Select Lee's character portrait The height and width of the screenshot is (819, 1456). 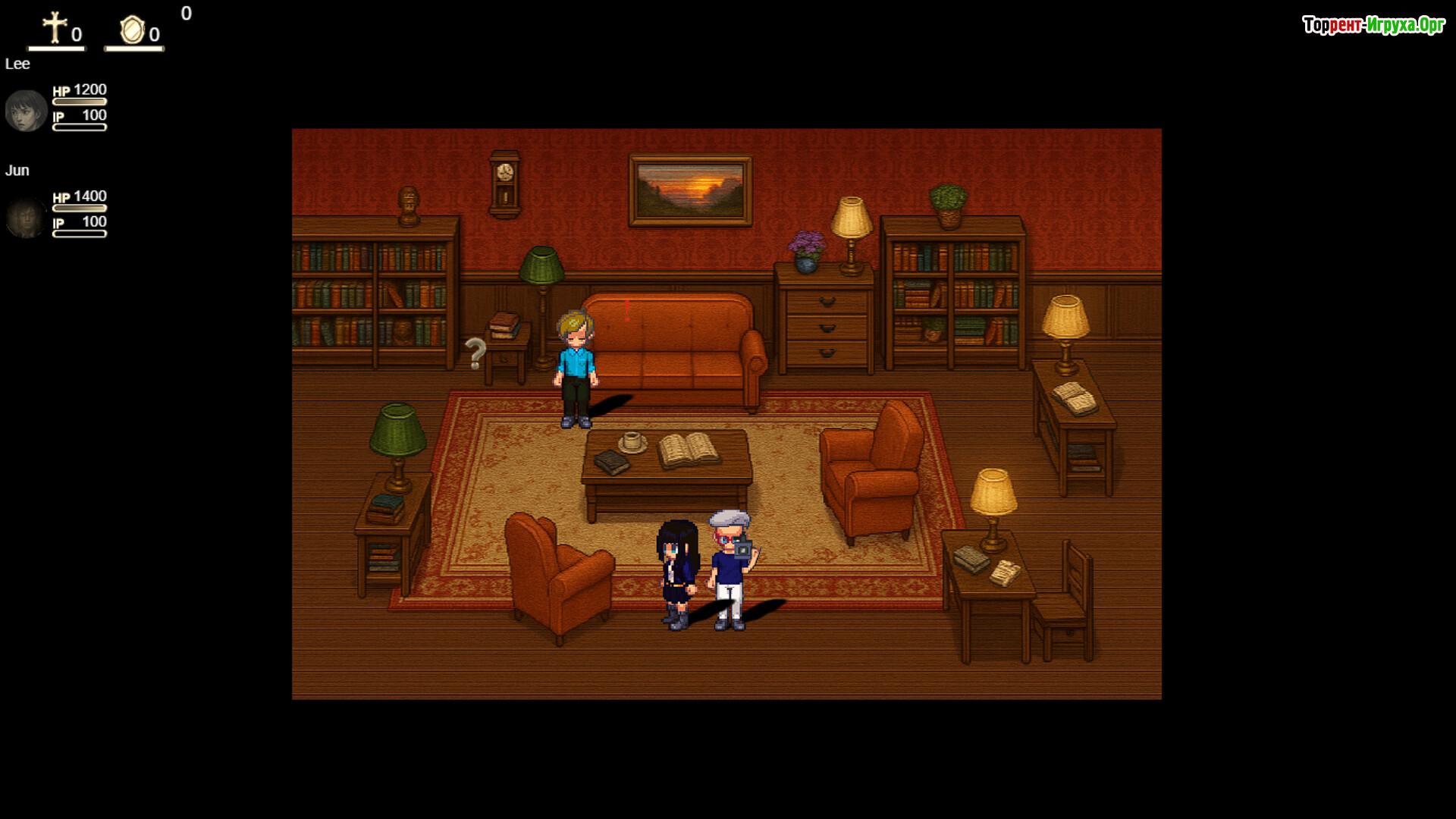point(26,111)
